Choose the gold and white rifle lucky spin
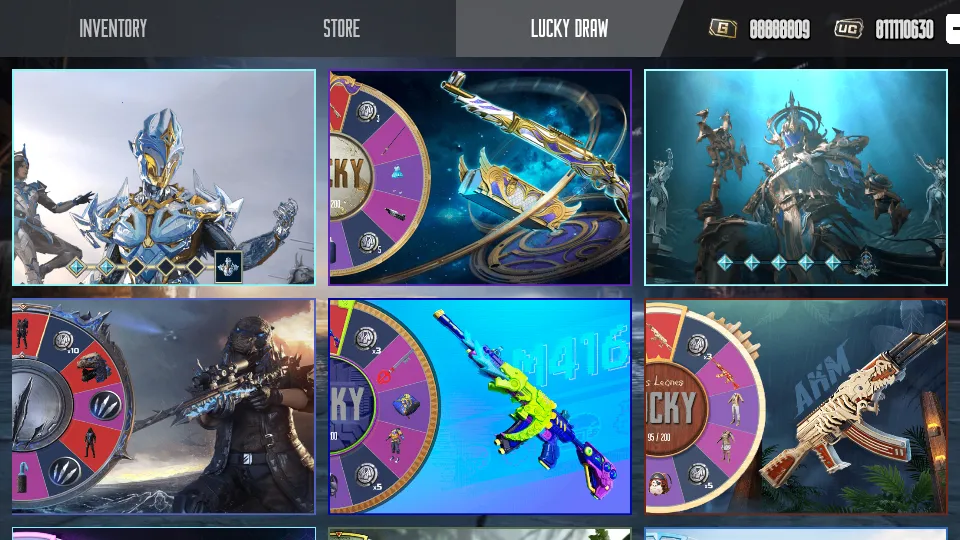The width and height of the screenshot is (960, 540). (x=480, y=177)
